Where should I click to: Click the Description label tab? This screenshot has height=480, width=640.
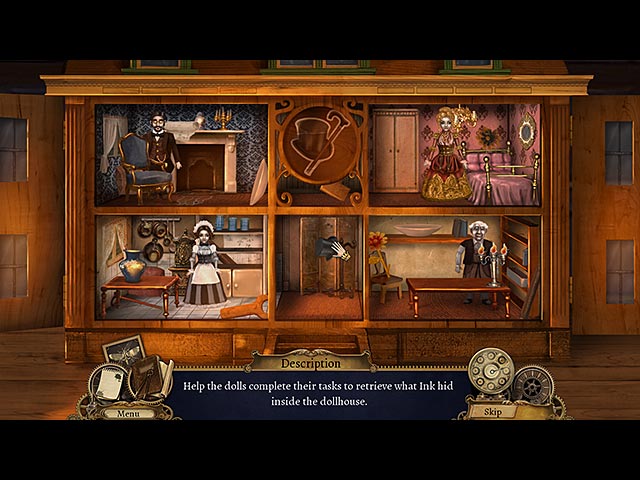point(309,362)
